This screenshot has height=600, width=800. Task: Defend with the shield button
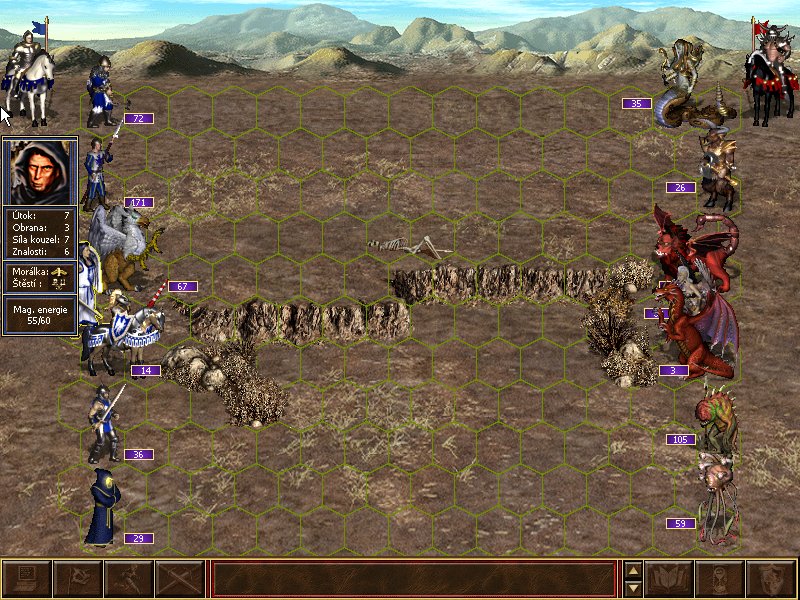pos(770,579)
